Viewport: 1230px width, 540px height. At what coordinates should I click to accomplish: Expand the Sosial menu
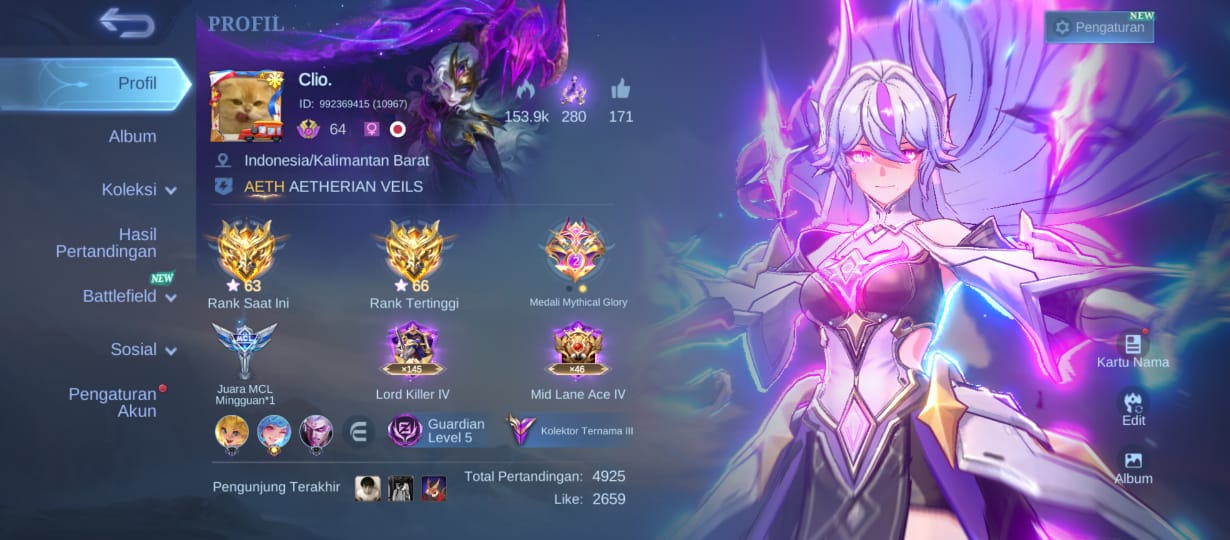click(x=143, y=349)
